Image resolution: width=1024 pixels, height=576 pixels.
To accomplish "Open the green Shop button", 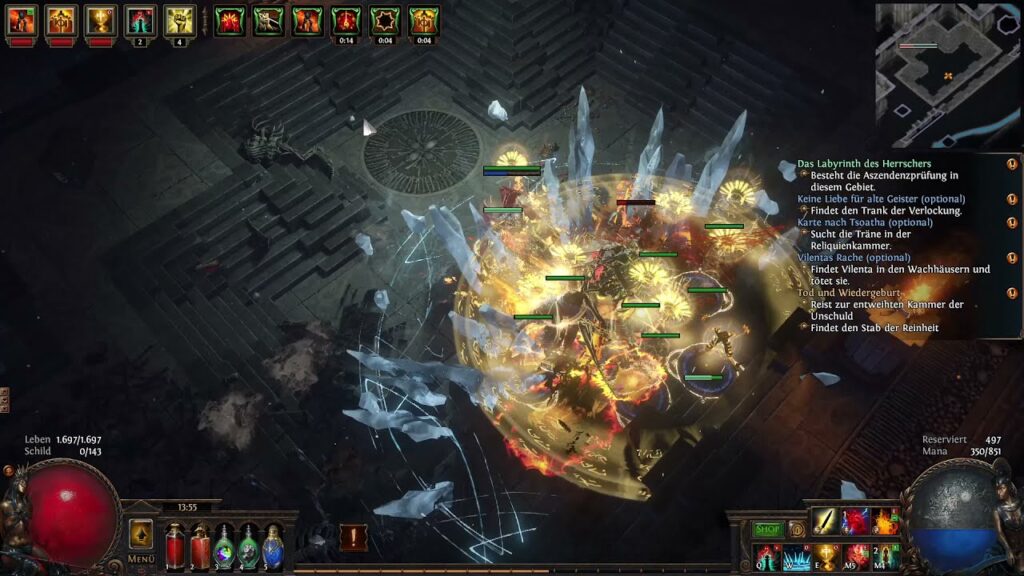I will (768, 529).
